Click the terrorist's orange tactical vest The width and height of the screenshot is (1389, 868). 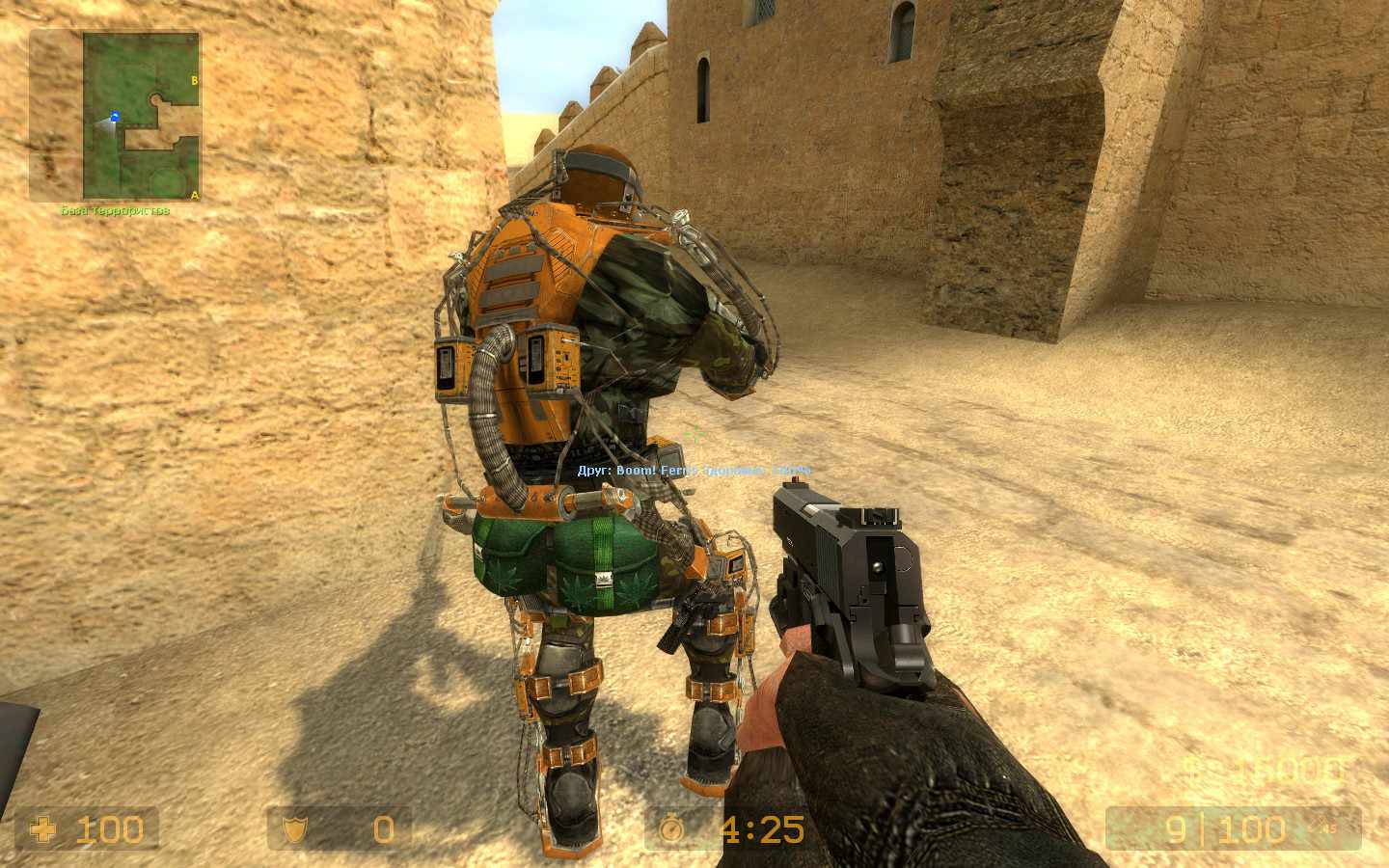pyautogui.click(x=521, y=280)
